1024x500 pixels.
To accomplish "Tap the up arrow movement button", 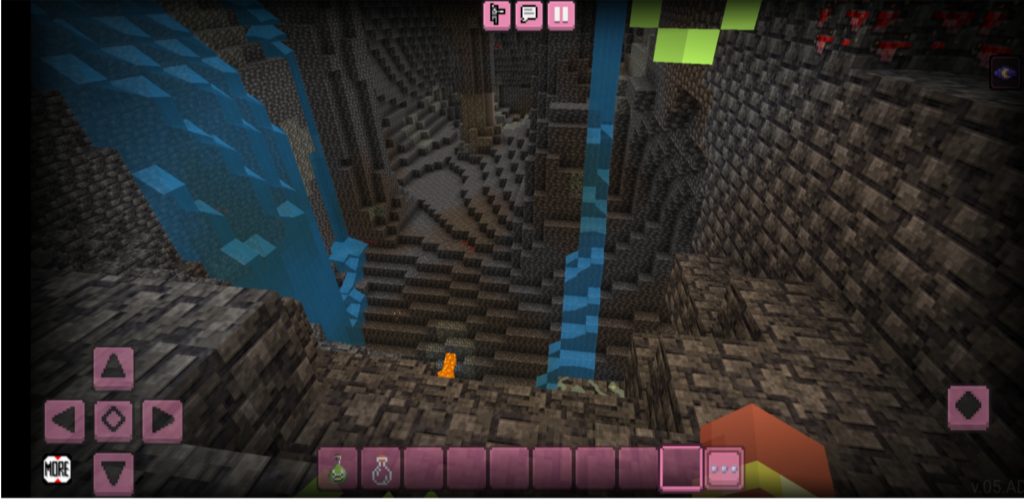I will pos(113,367).
